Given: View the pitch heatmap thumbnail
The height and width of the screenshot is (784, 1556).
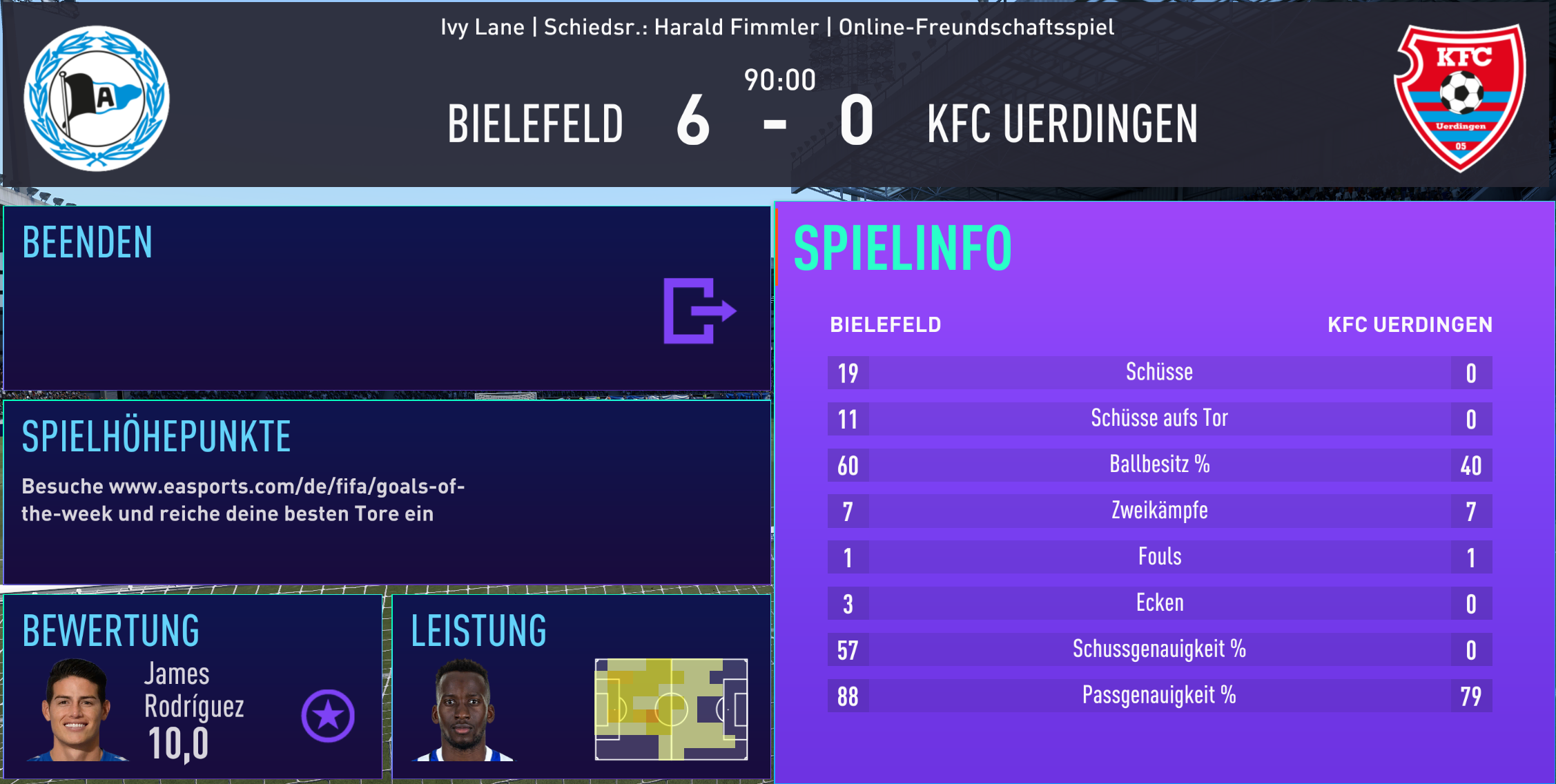Looking at the screenshot, I should [x=671, y=709].
